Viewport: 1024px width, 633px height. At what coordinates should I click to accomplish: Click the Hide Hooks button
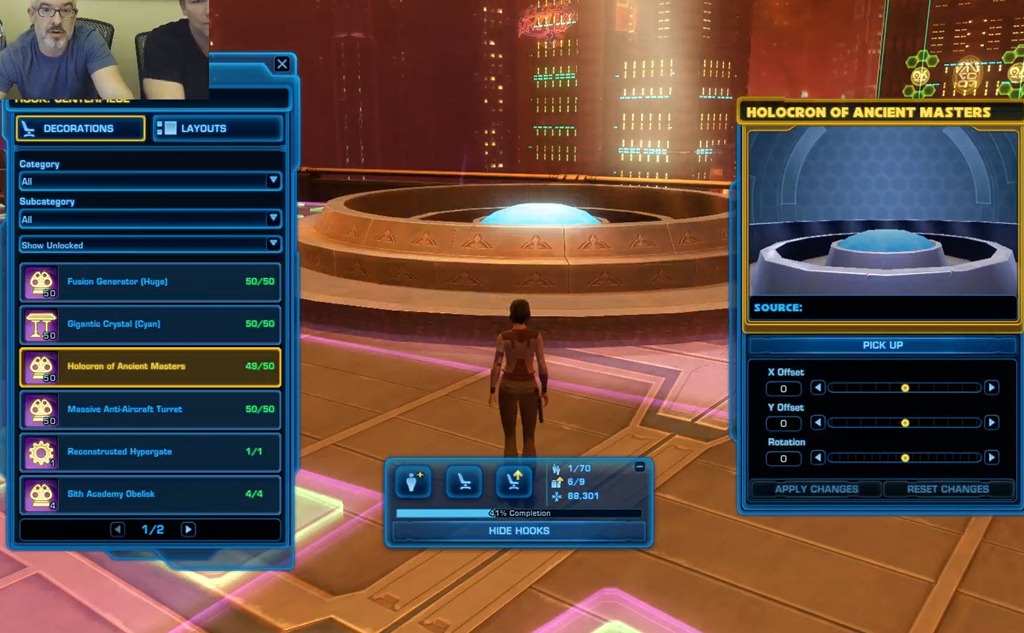518,531
